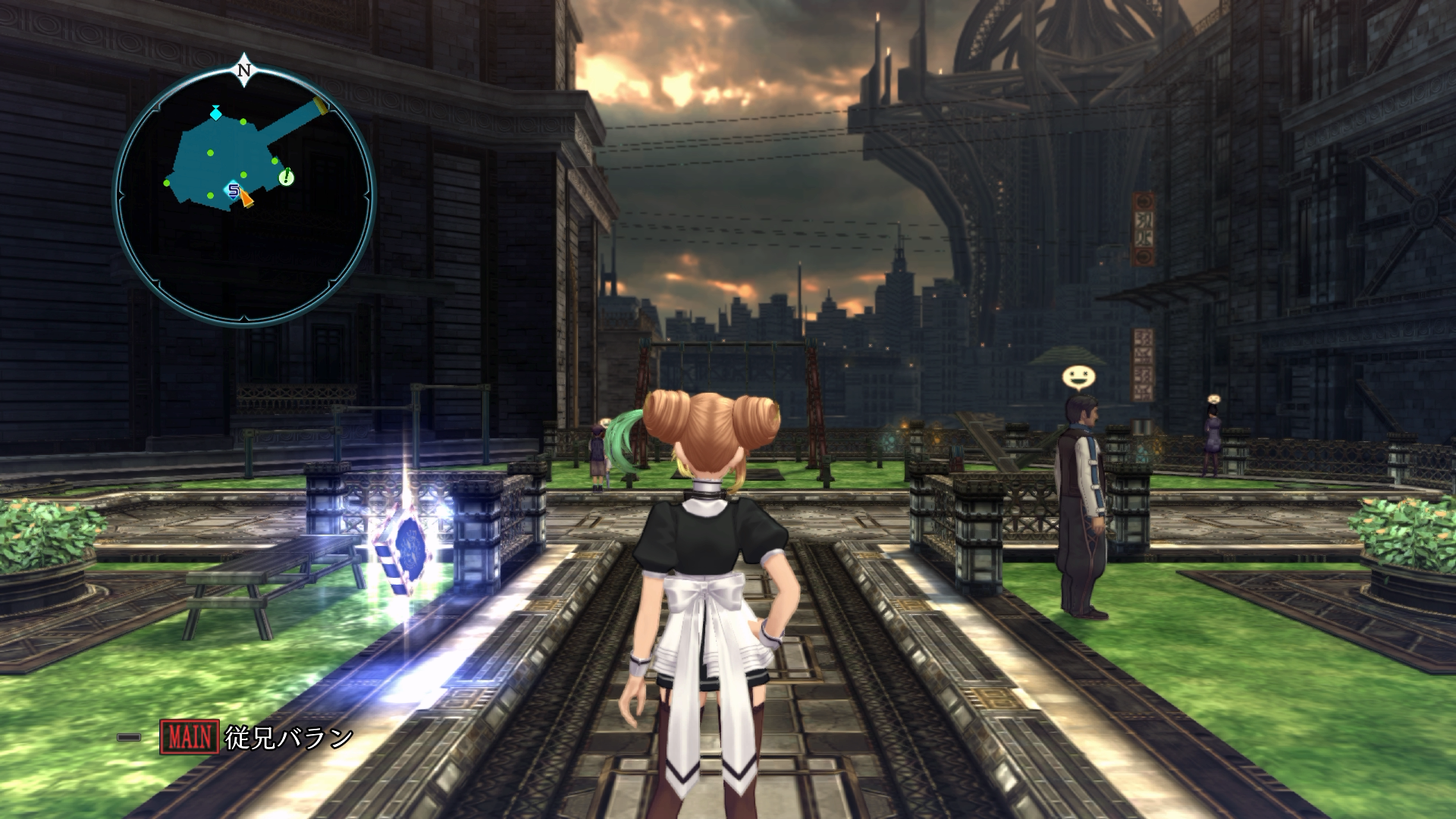Select the green exclamation quest marker on minimap

(287, 178)
